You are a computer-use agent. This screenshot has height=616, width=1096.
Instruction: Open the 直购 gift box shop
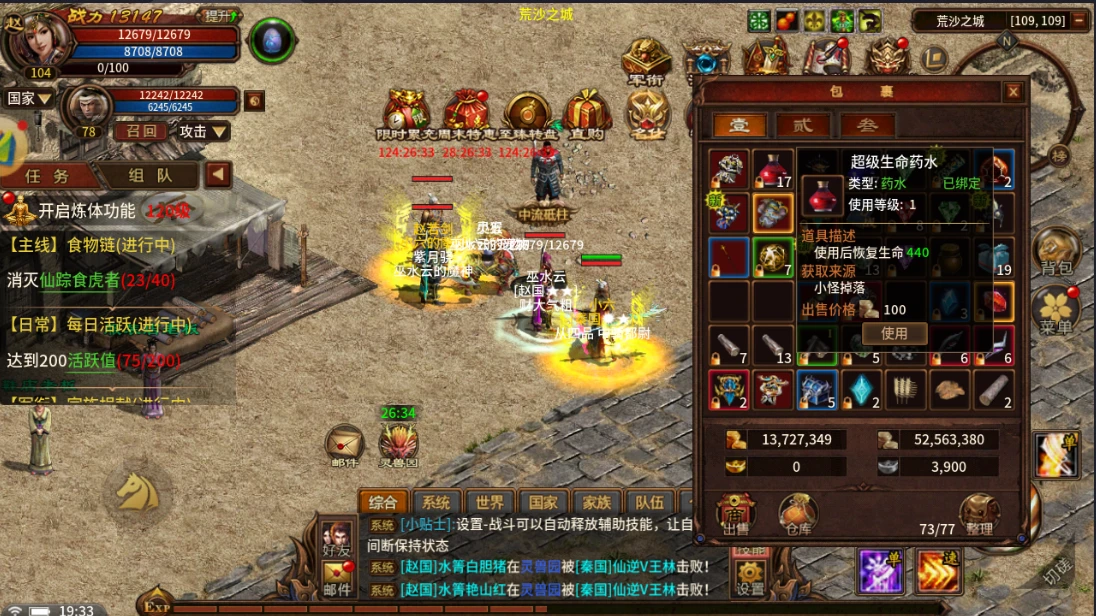point(587,115)
